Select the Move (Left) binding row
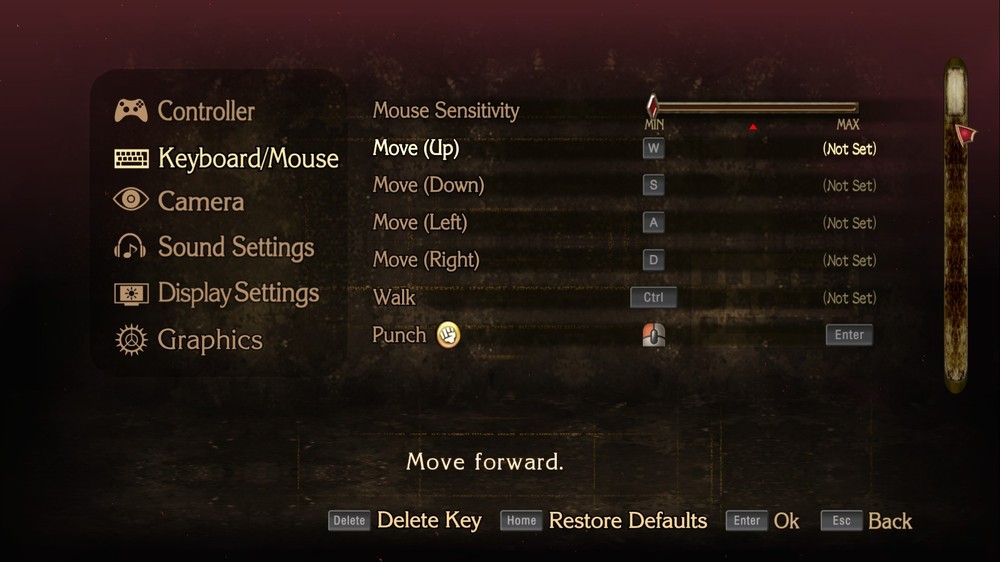 [x=421, y=222]
